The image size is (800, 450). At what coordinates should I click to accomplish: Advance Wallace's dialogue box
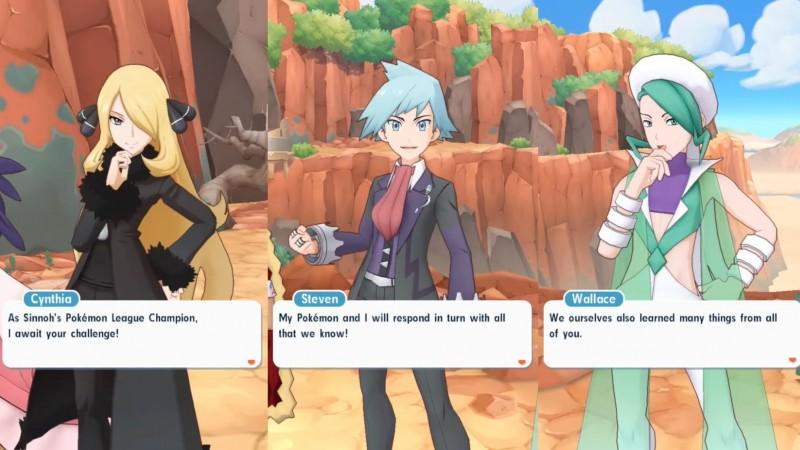click(789, 359)
